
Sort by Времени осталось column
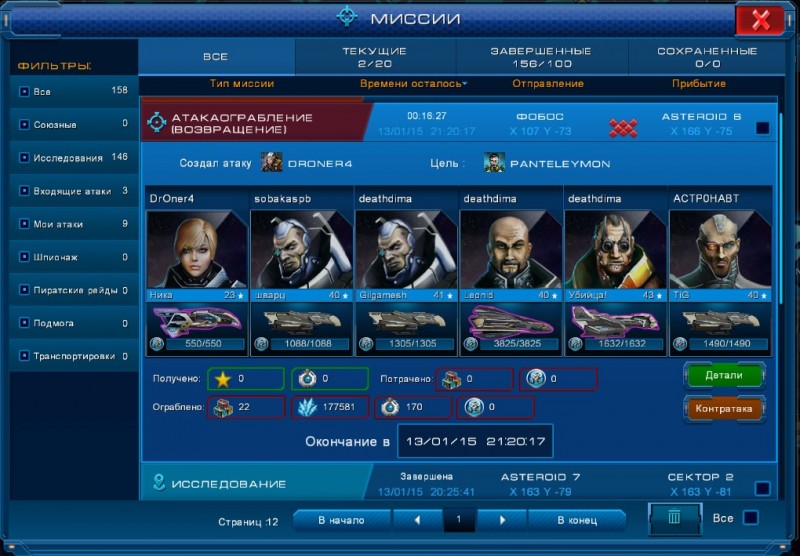click(x=413, y=84)
